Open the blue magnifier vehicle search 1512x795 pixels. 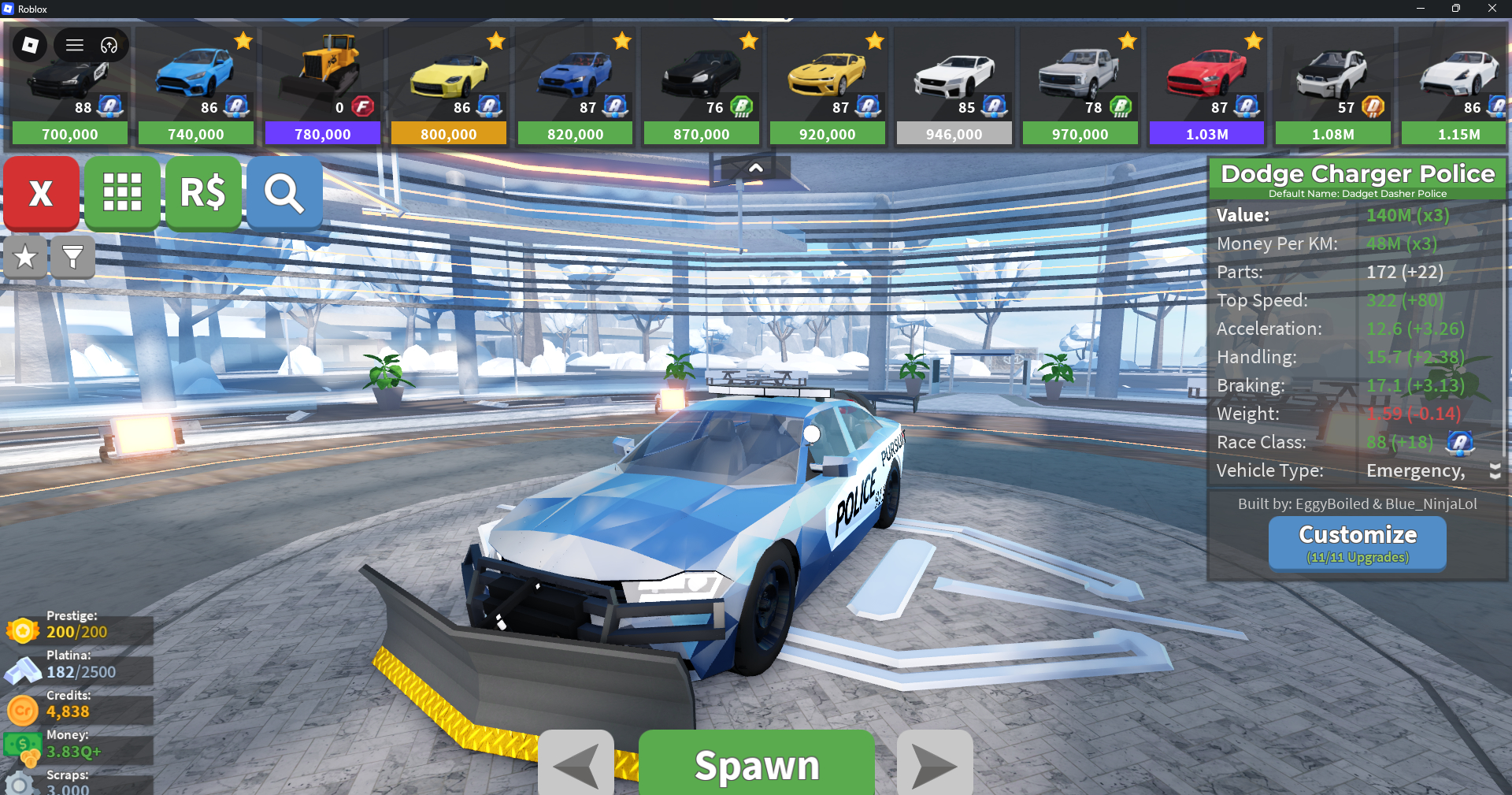(284, 193)
